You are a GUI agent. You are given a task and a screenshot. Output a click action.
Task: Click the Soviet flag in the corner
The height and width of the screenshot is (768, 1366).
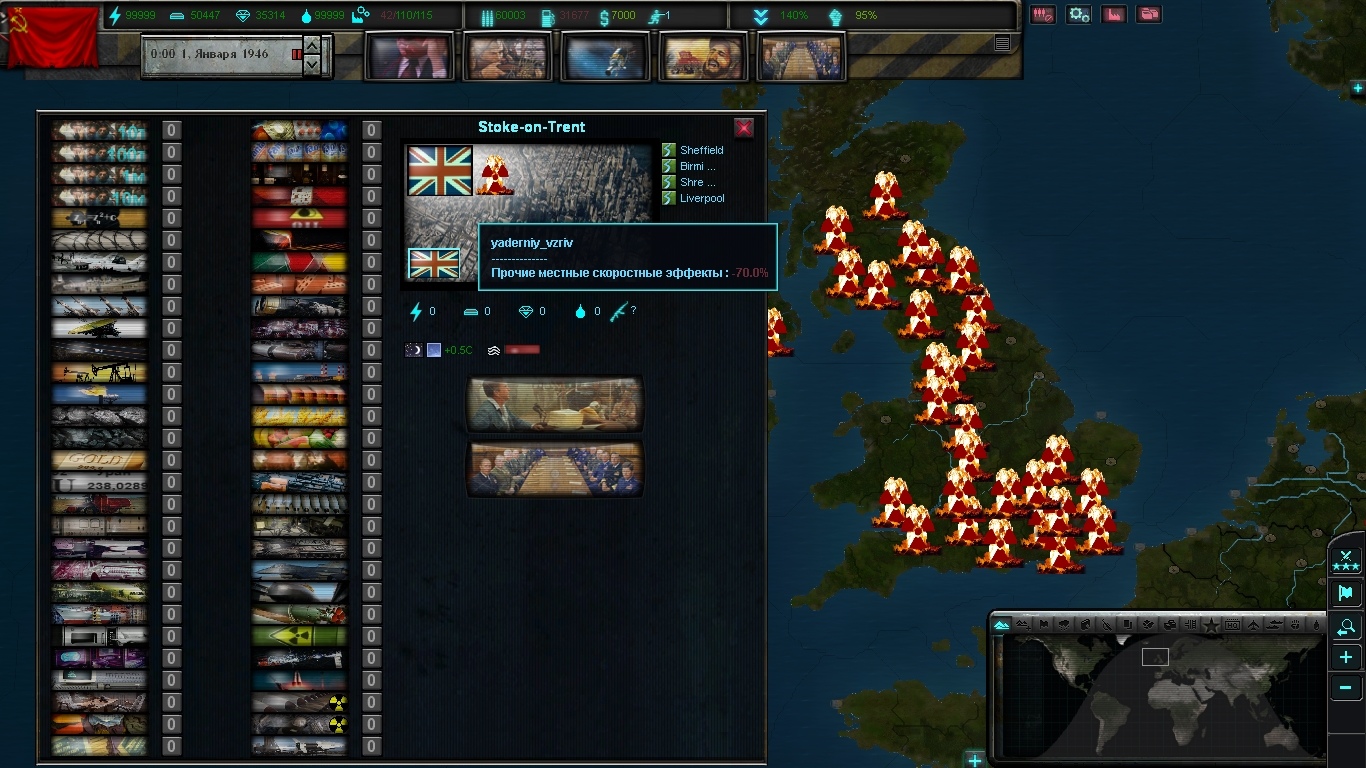50,37
